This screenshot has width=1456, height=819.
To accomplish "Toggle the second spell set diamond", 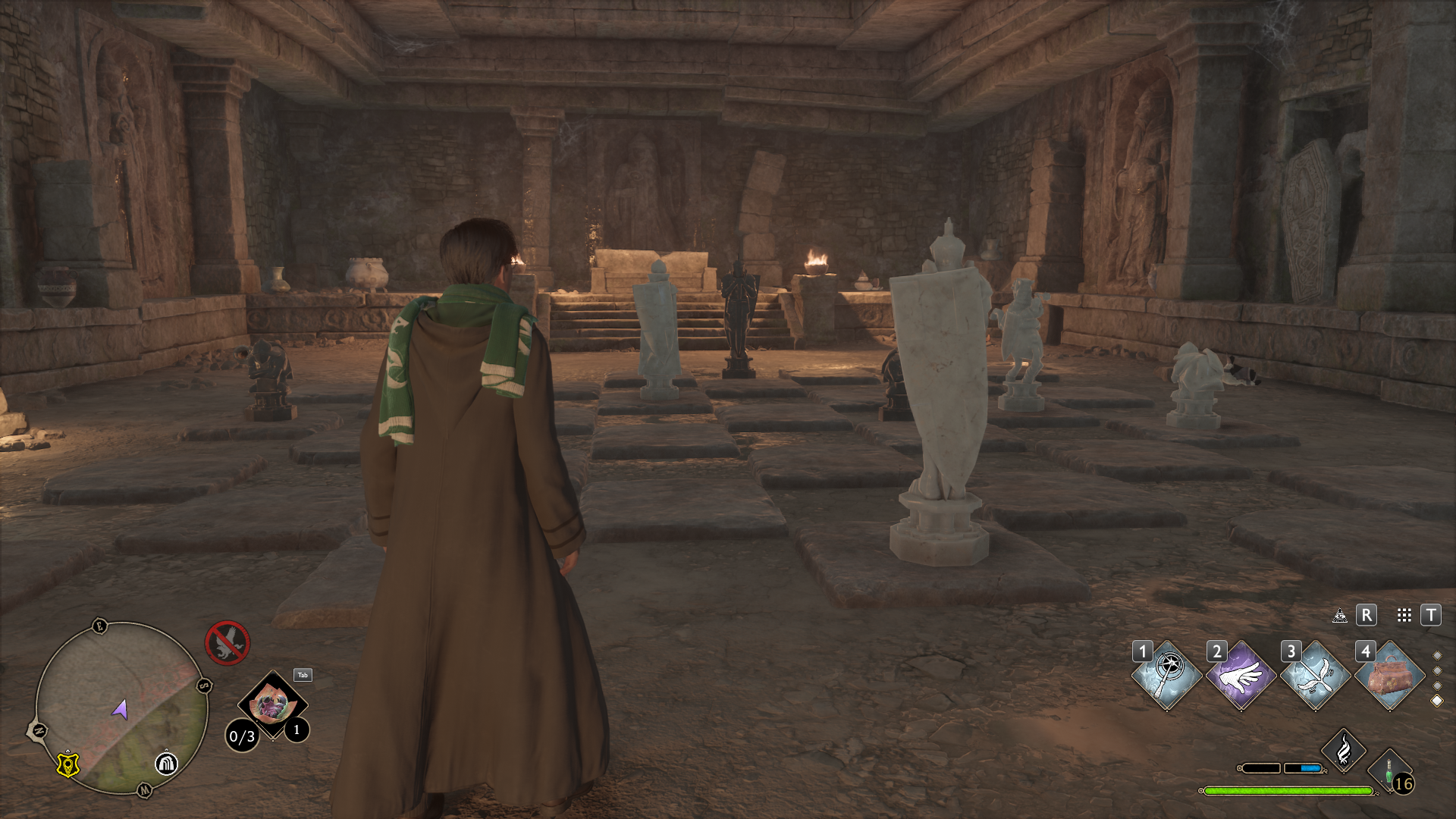I will 1438,671.
